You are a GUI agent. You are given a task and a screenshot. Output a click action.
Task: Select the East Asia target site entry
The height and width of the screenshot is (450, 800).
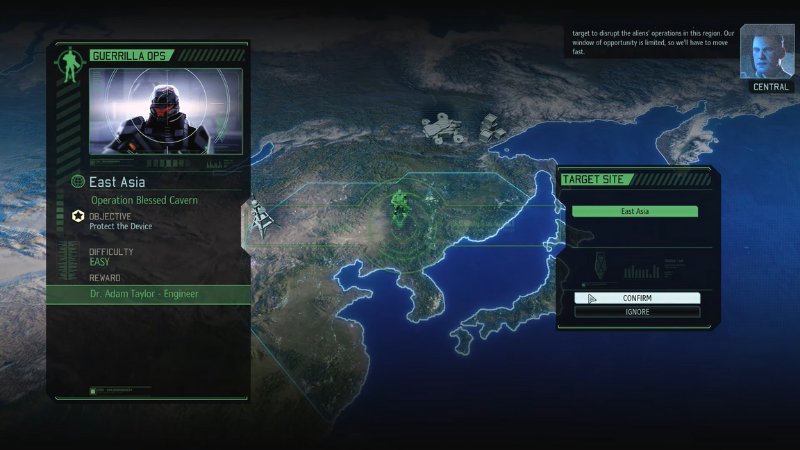635,211
